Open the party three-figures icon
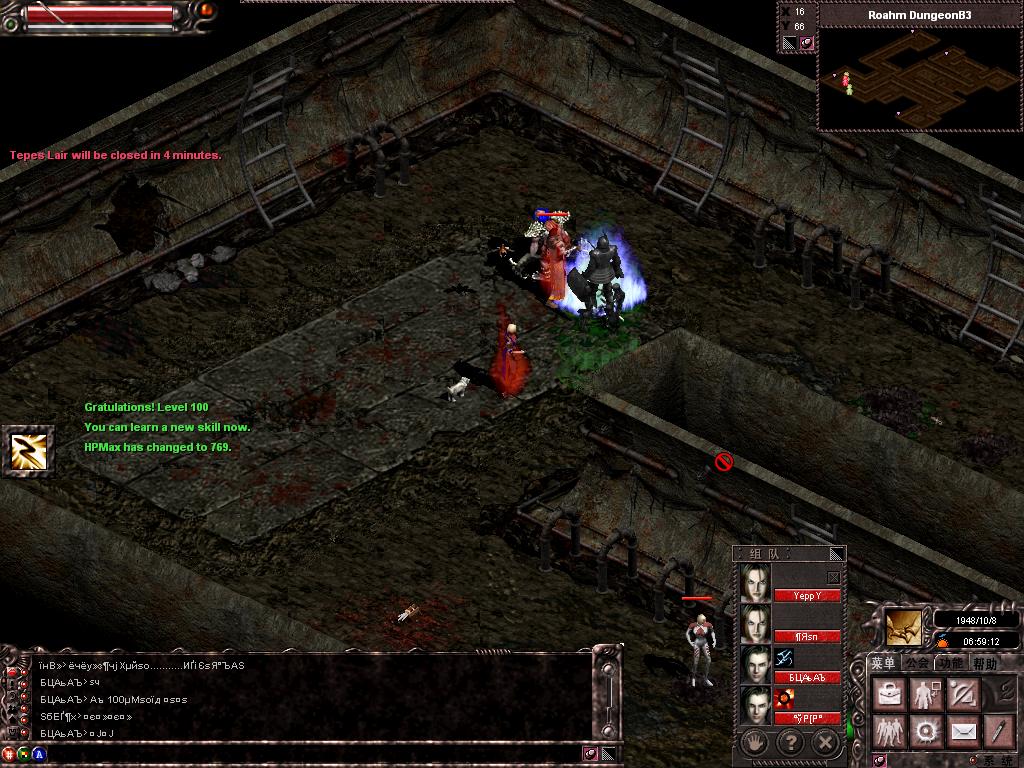The height and width of the screenshot is (768, 1024). tap(888, 731)
